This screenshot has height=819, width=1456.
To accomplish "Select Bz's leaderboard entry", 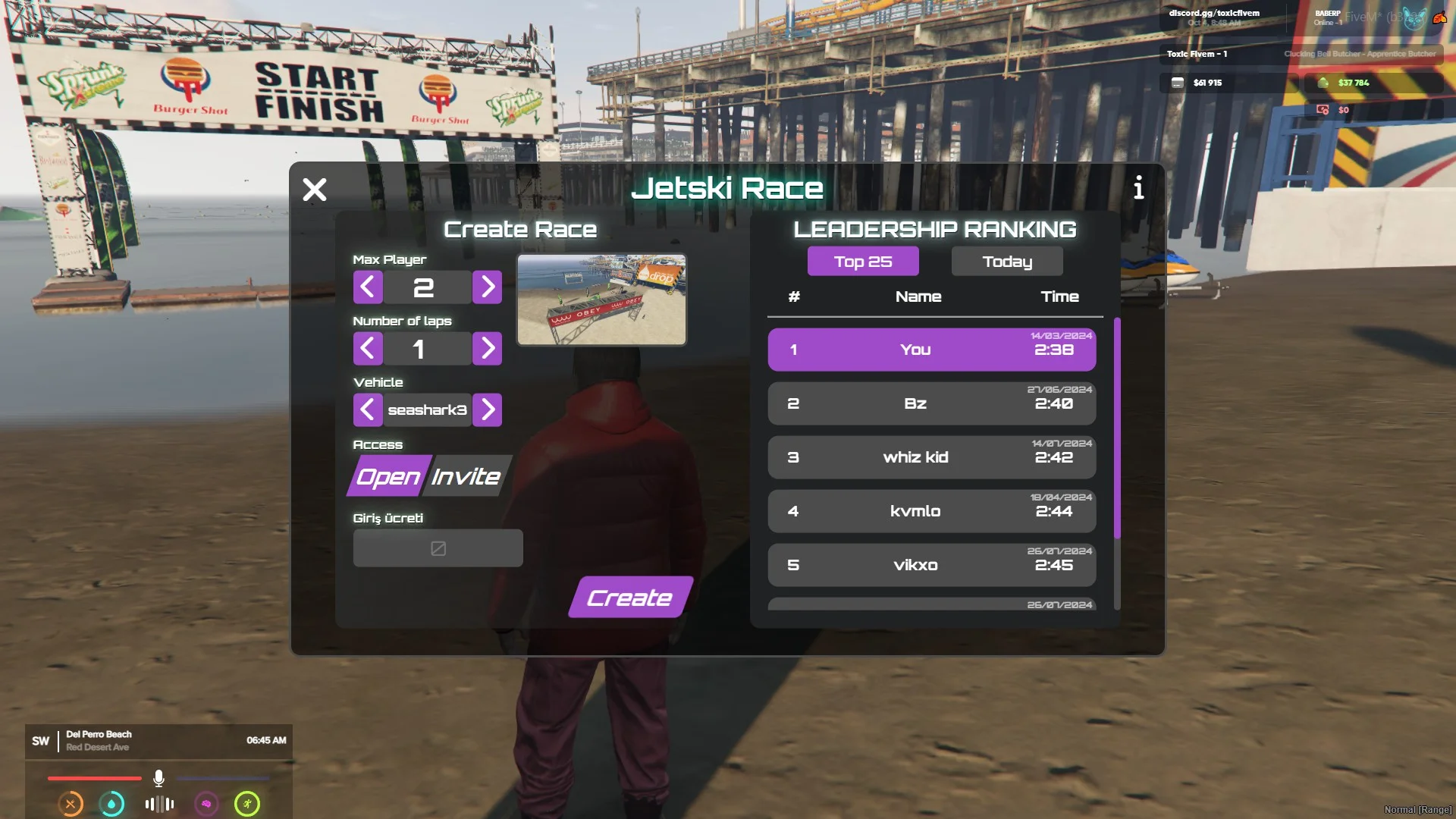I will point(931,403).
